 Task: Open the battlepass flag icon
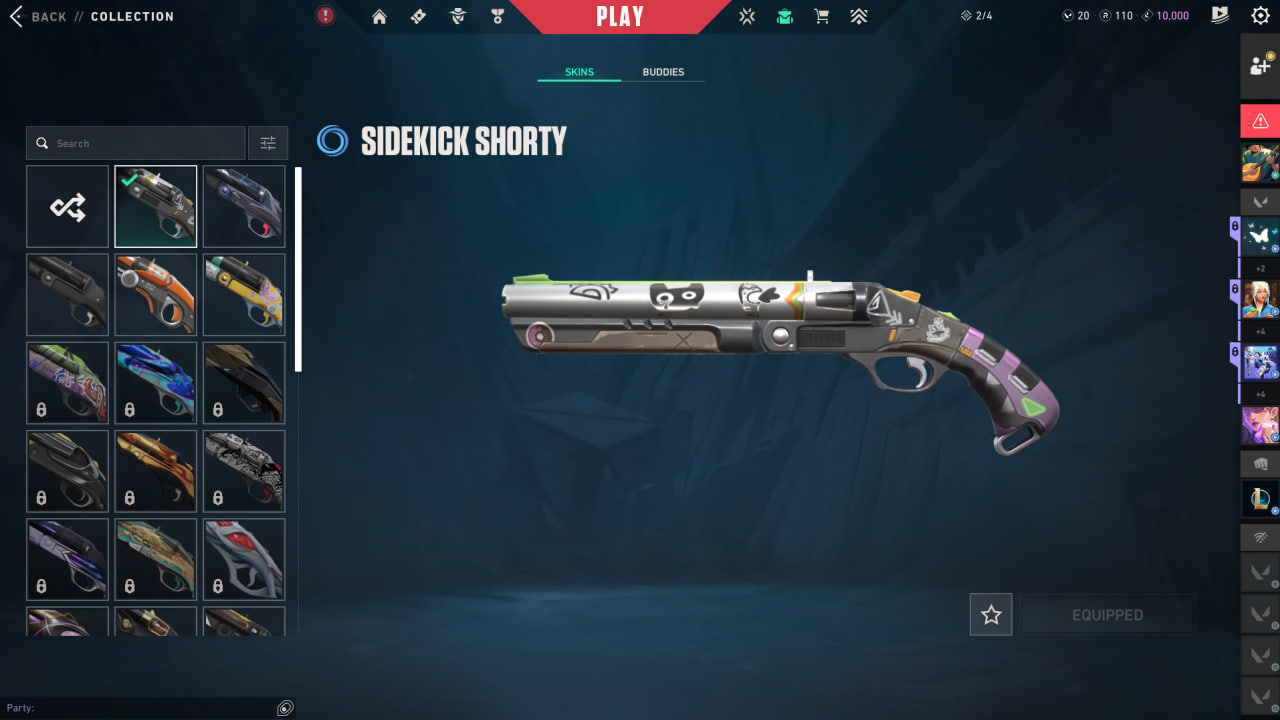pos(1219,16)
